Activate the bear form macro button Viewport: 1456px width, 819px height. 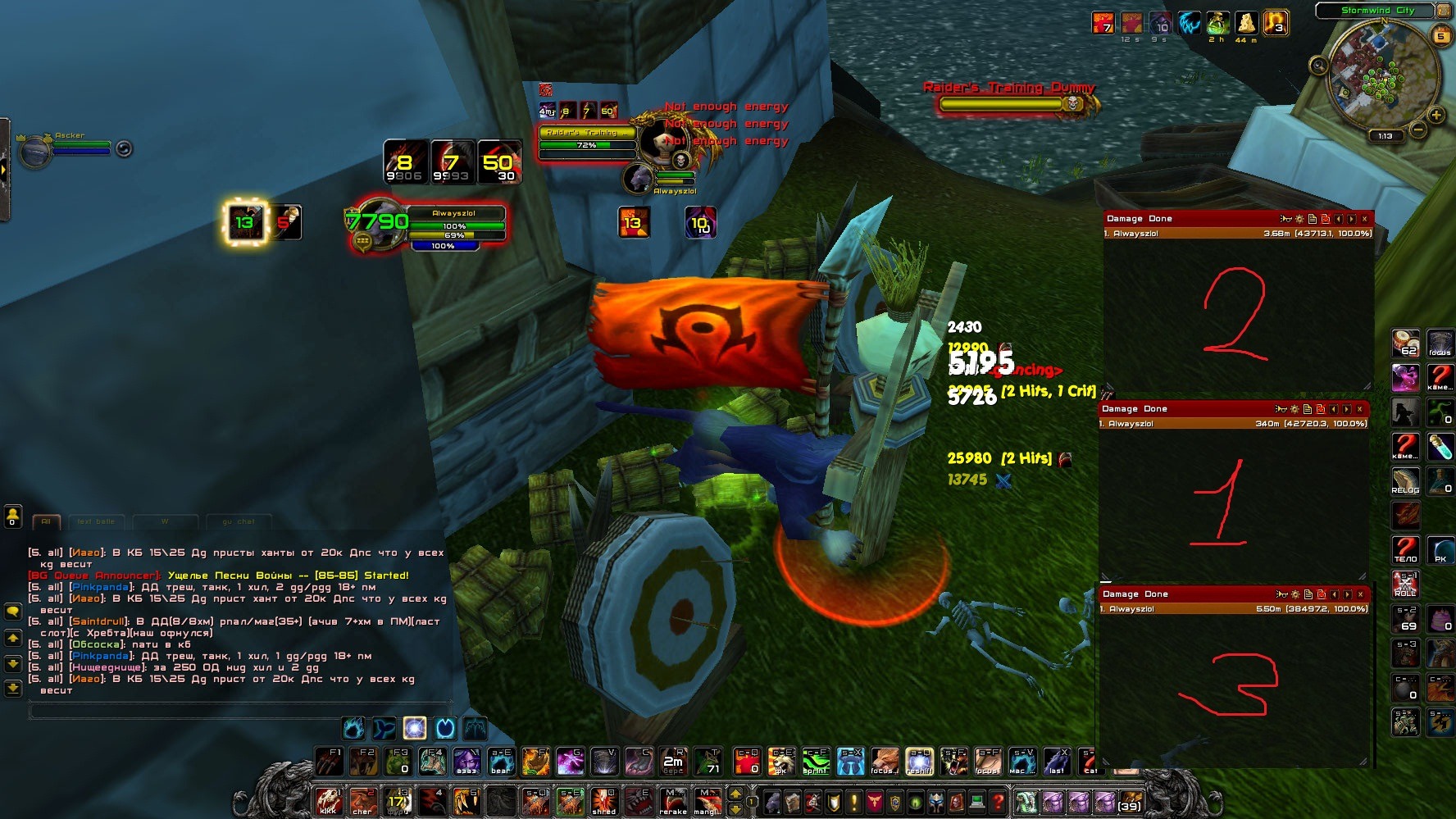(501, 762)
